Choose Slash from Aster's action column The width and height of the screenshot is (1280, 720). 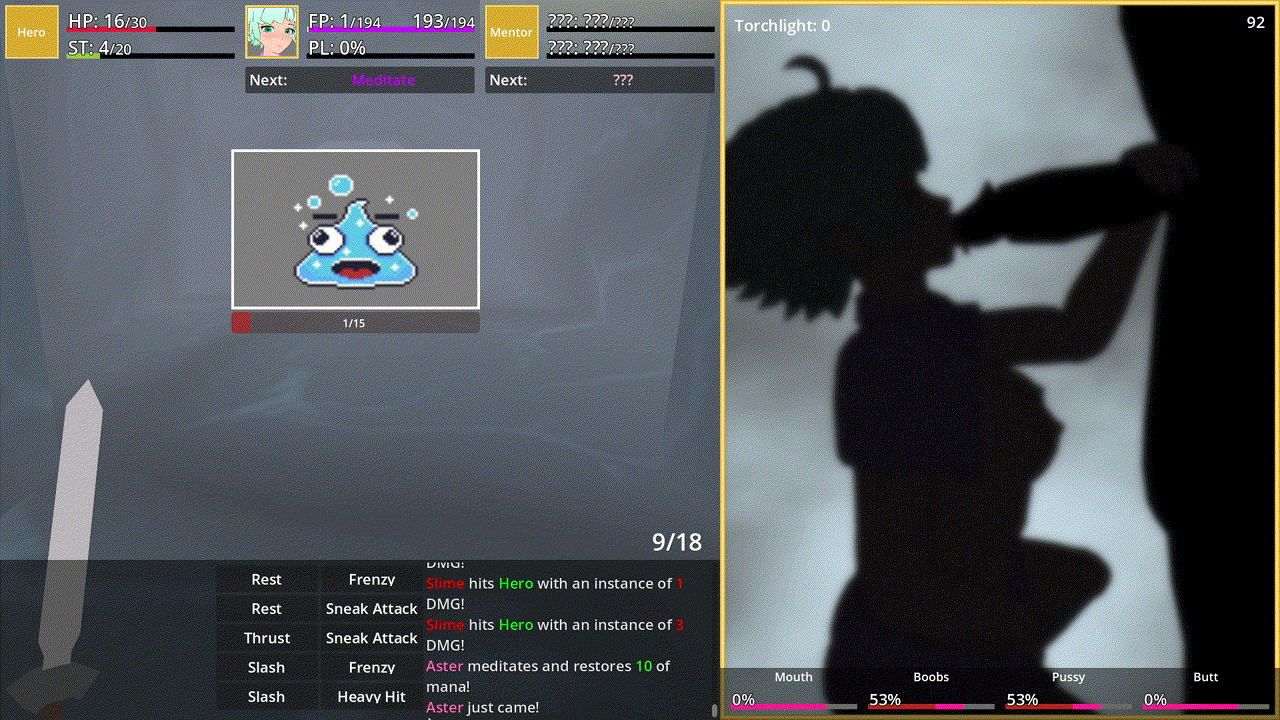pos(265,666)
